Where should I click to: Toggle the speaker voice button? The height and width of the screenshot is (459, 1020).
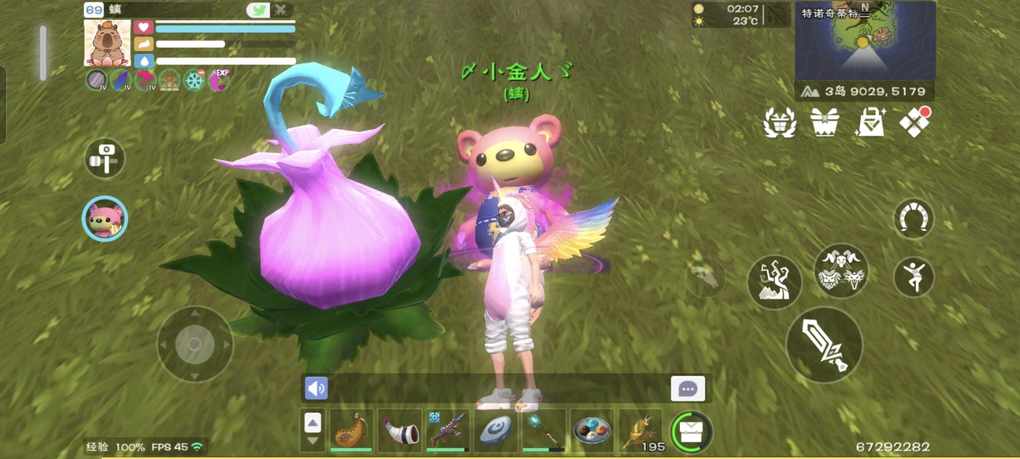[x=317, y=388]
